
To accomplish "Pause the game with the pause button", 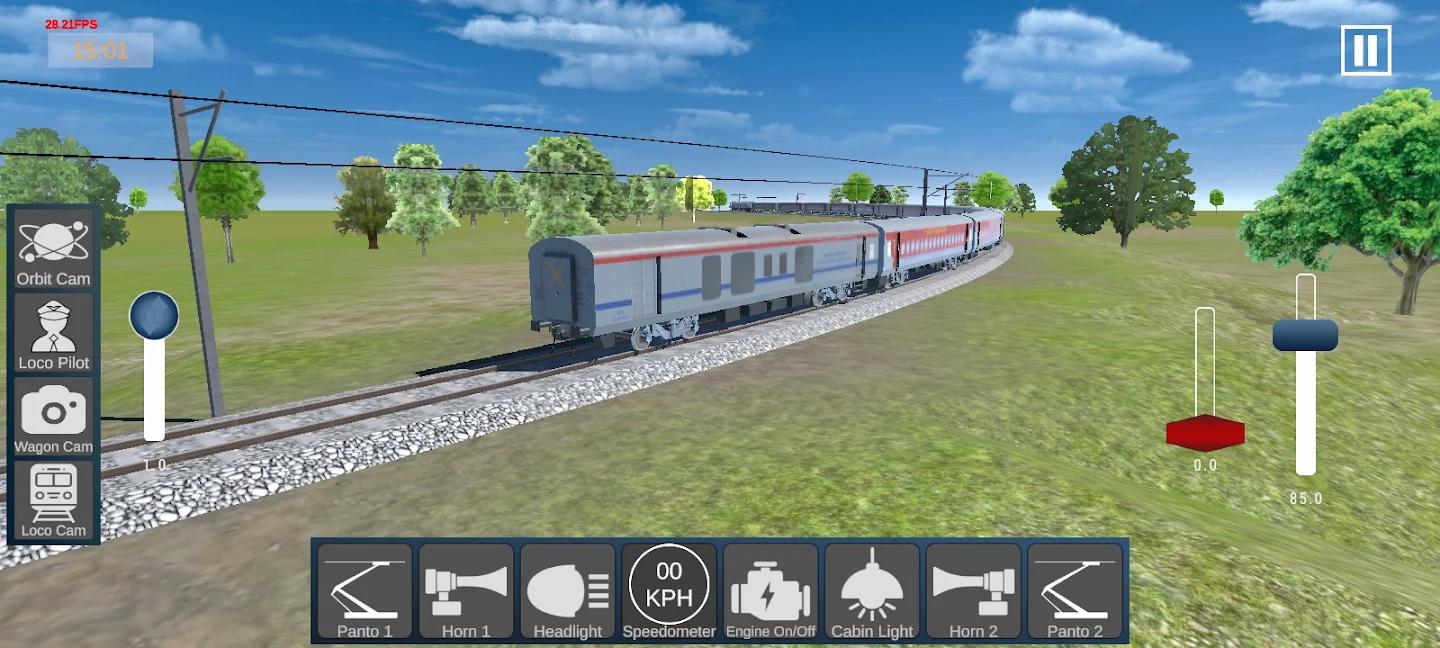I will click(x=1365, y=50).
